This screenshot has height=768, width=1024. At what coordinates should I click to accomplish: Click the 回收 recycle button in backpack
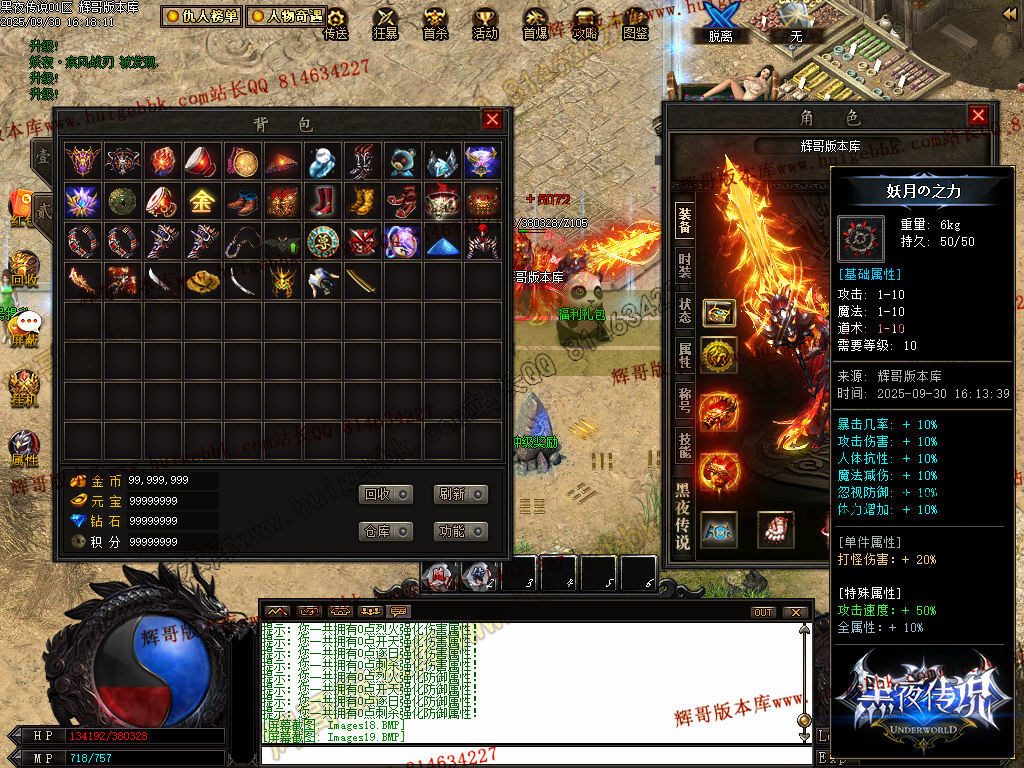[386, 494]
